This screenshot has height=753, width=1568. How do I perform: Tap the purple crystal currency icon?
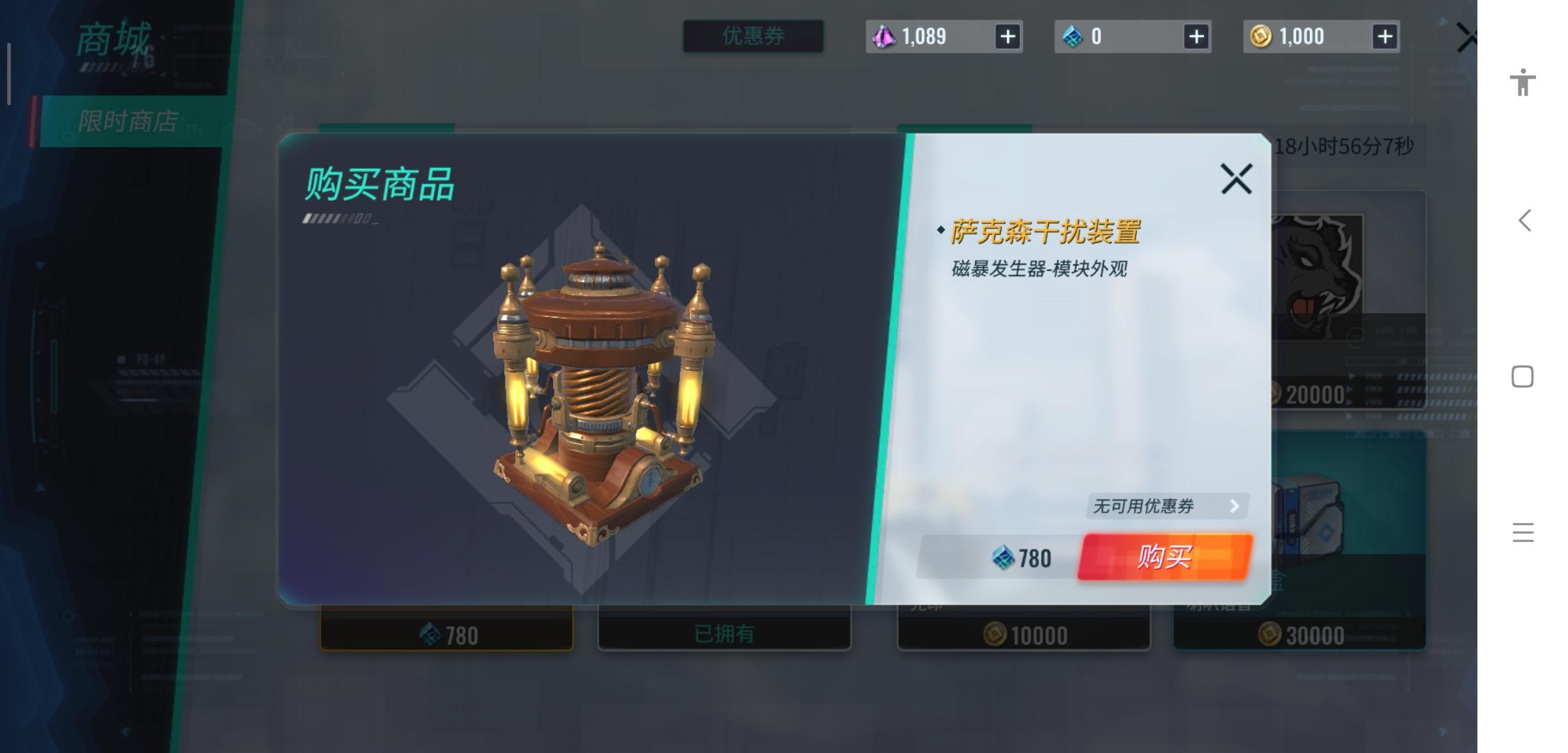(884, 36)
